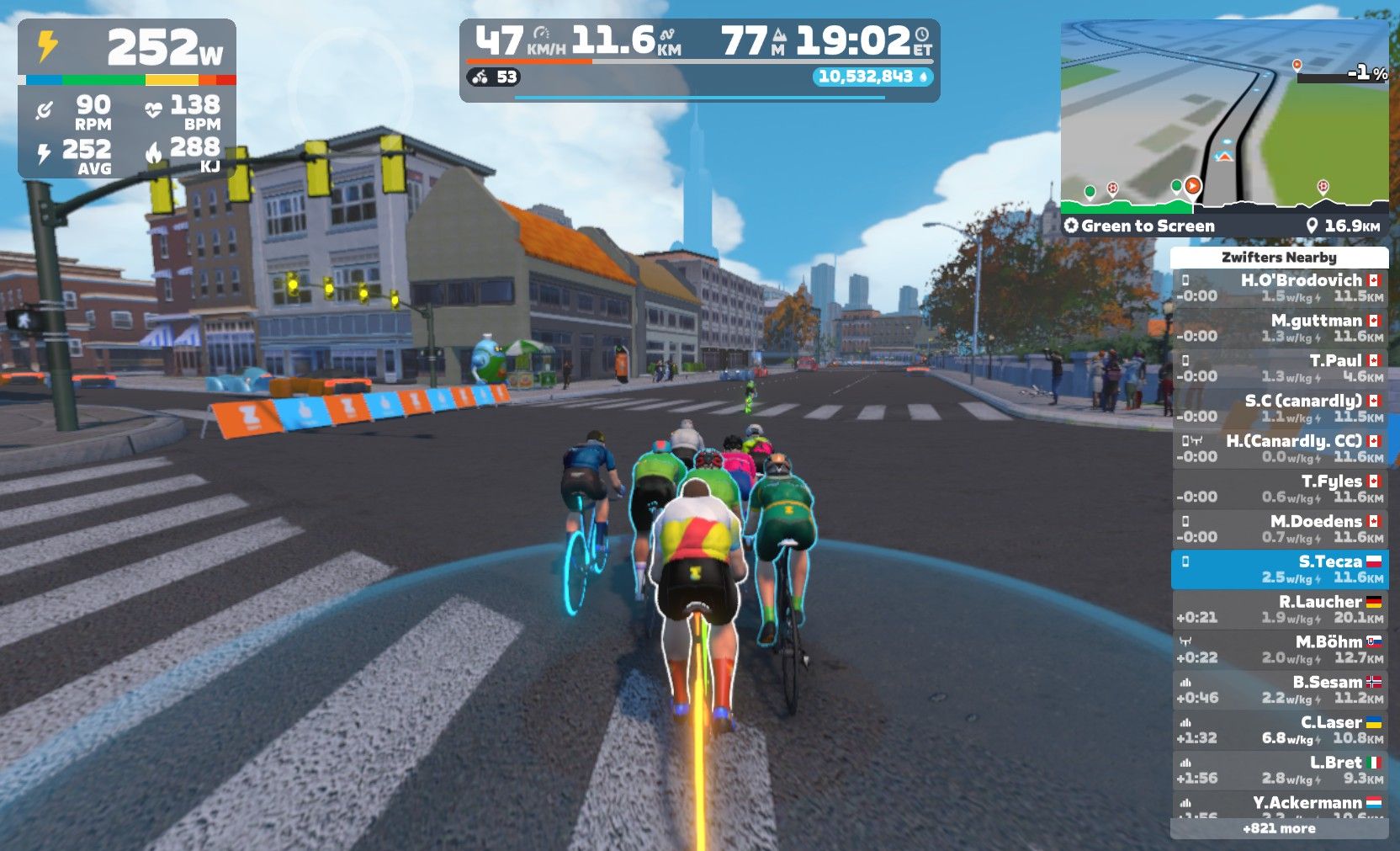The width and height of the screenshot is (1400, 851).
Task: Pick the S.C (canardly) rider row
Action: tap(1279, 408)
